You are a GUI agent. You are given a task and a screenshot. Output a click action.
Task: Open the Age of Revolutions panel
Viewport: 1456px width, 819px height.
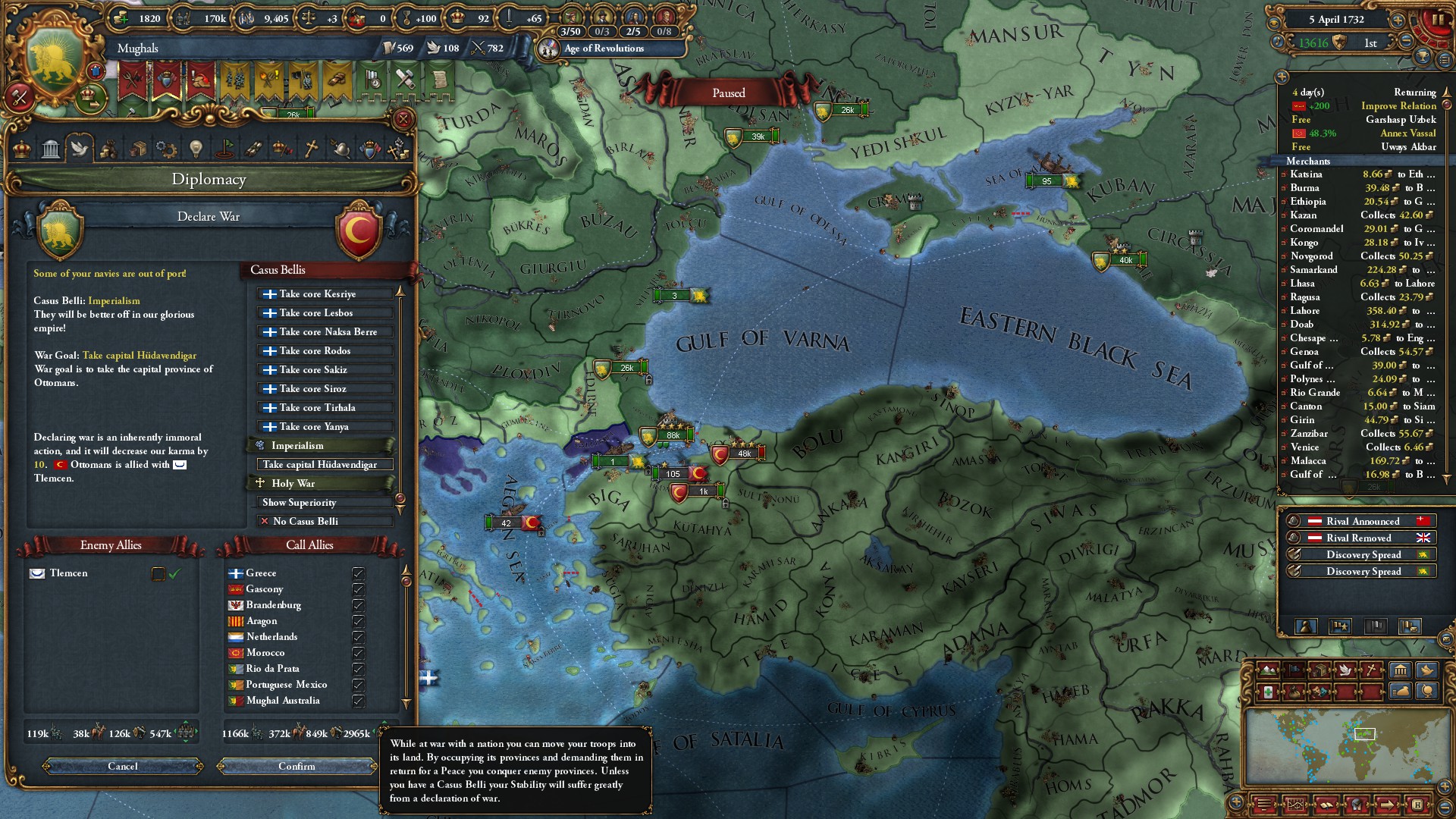tap(604, 49)
